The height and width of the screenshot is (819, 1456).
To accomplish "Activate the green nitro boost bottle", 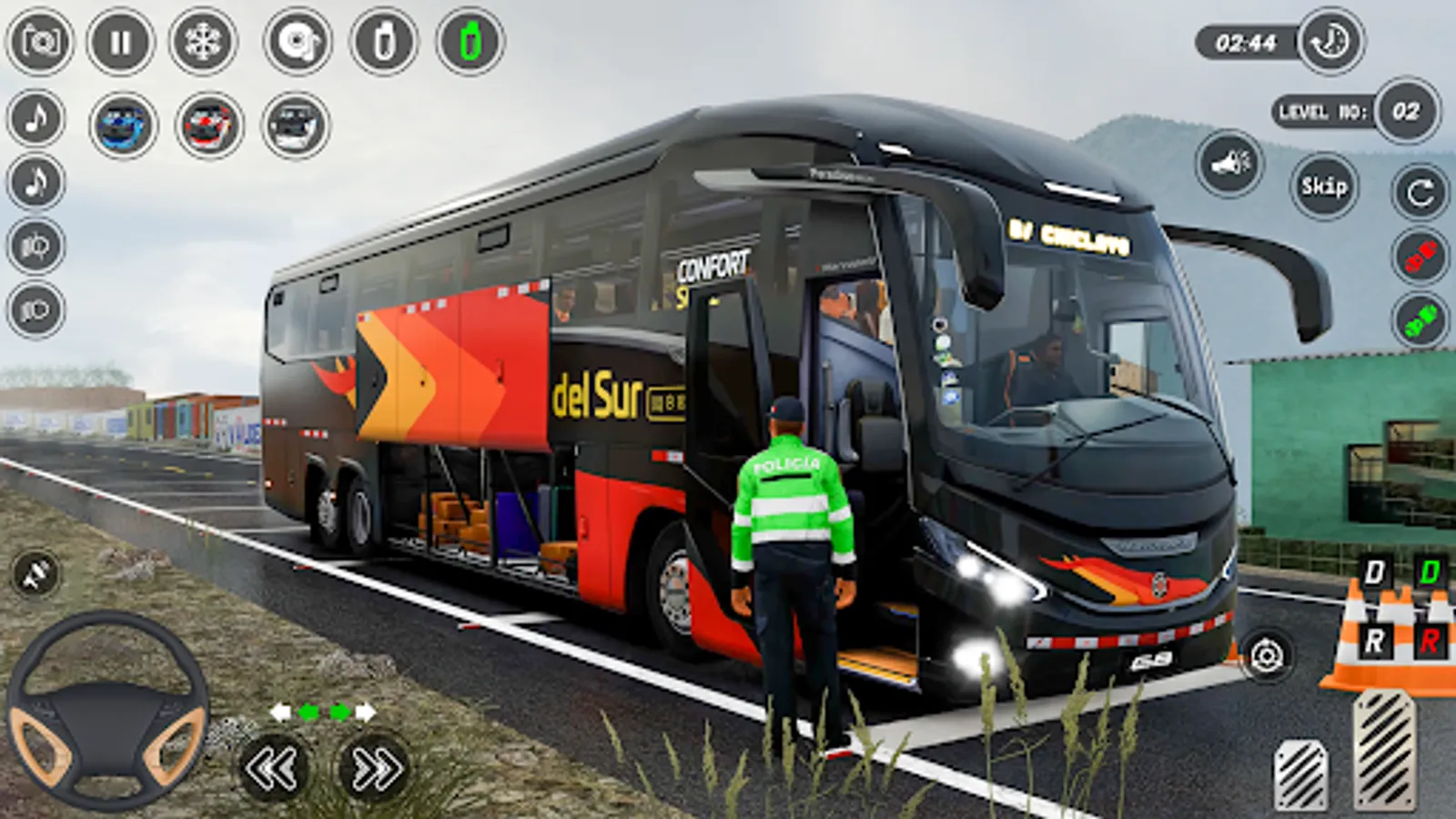I will click(469, 41).
